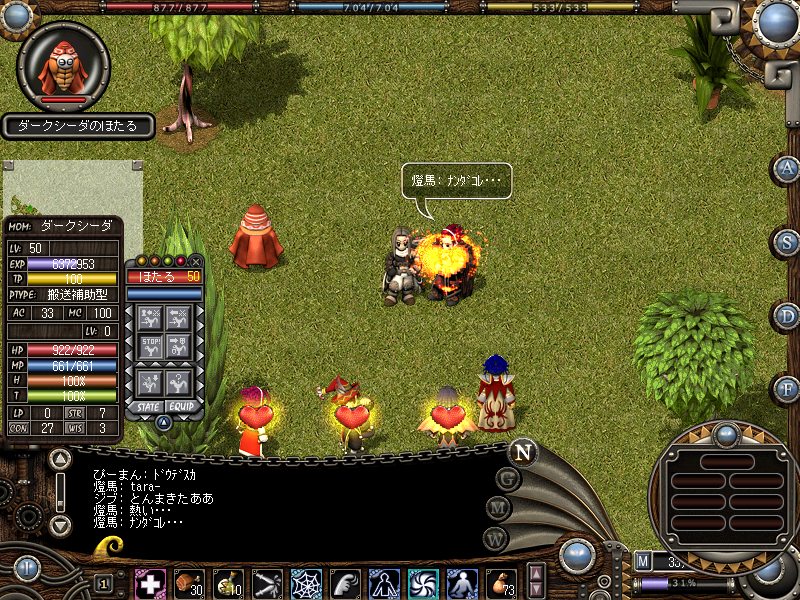The height and width of the screenshot is (600, 800).
Task: Click the M button beside the minimap
Action: point(643,560)
